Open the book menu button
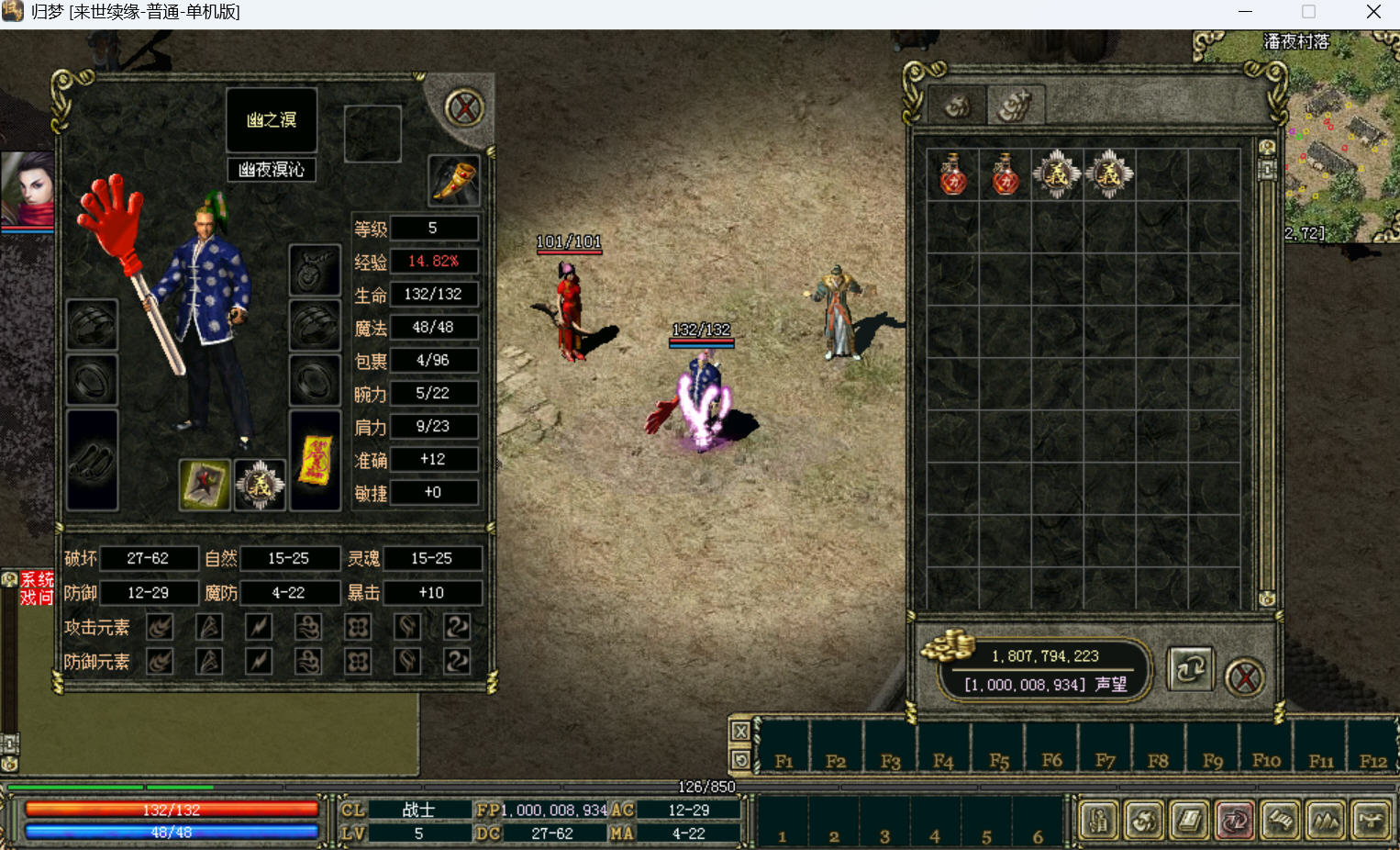 click(1189, 820)
